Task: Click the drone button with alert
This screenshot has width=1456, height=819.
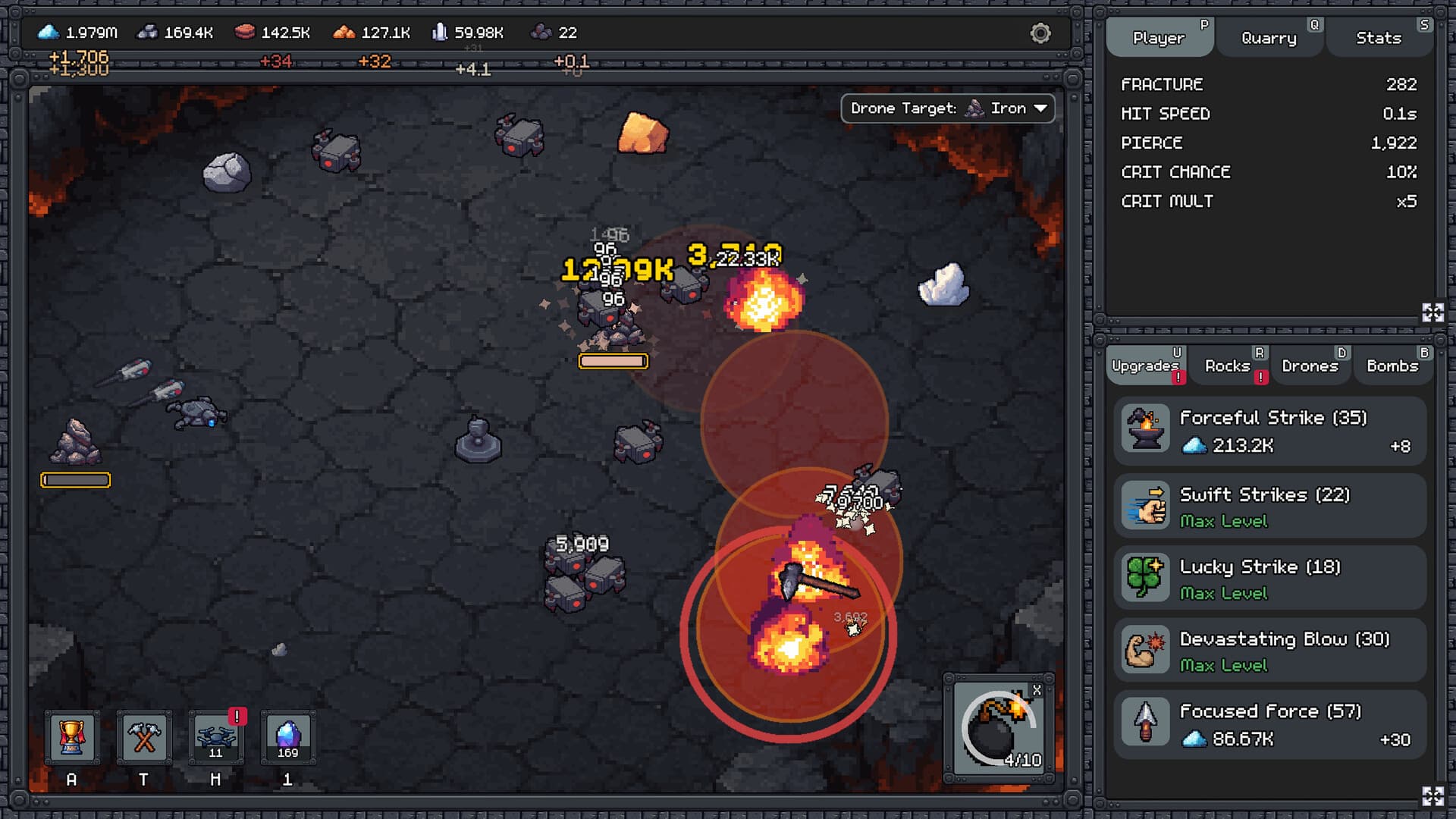Action: click(x=215, y=737)
